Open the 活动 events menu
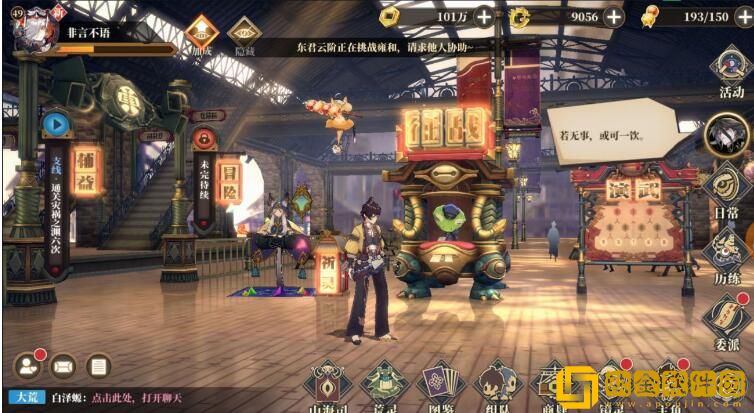This screenshot has width=754, height=413. click(x=730, y=70)
